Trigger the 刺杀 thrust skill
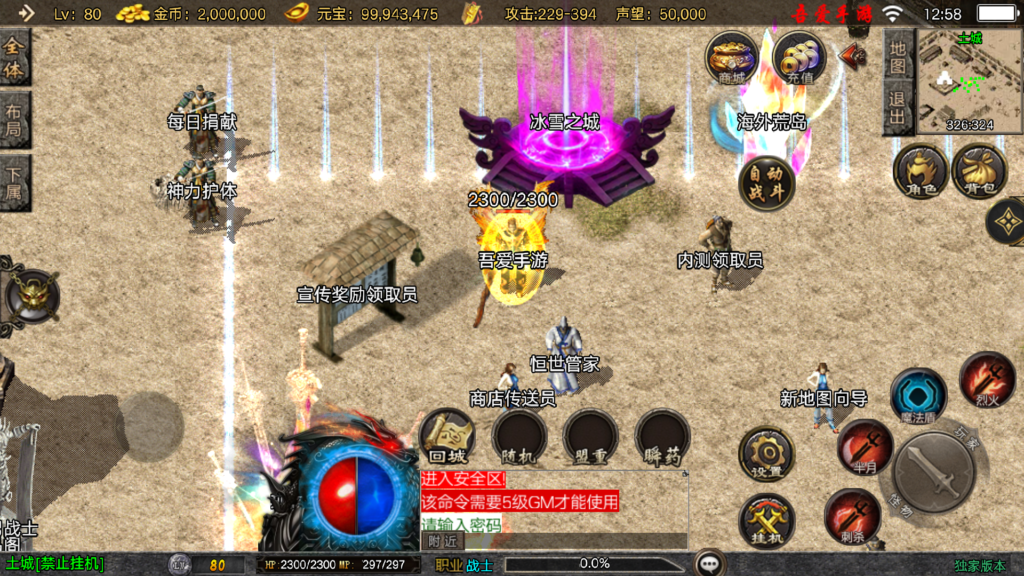 [853, 517]
